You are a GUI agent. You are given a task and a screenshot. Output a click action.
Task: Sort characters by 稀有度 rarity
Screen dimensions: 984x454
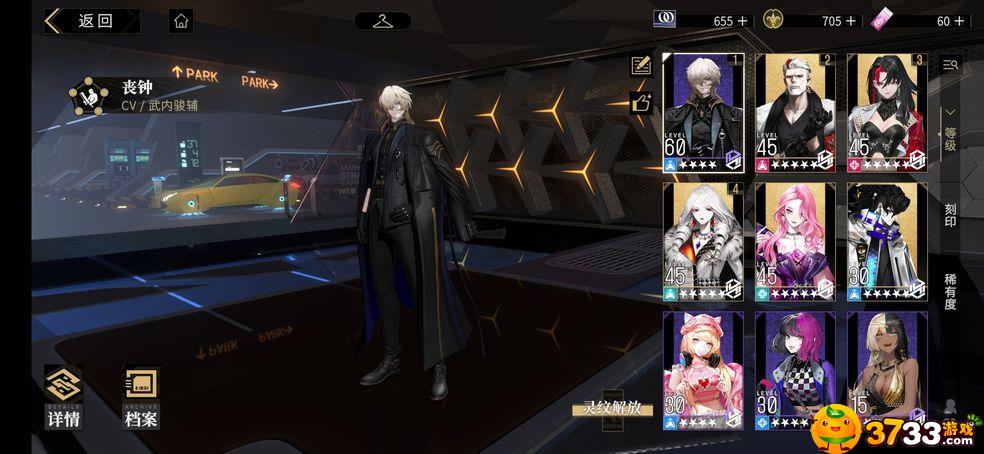tap(950, 292)
